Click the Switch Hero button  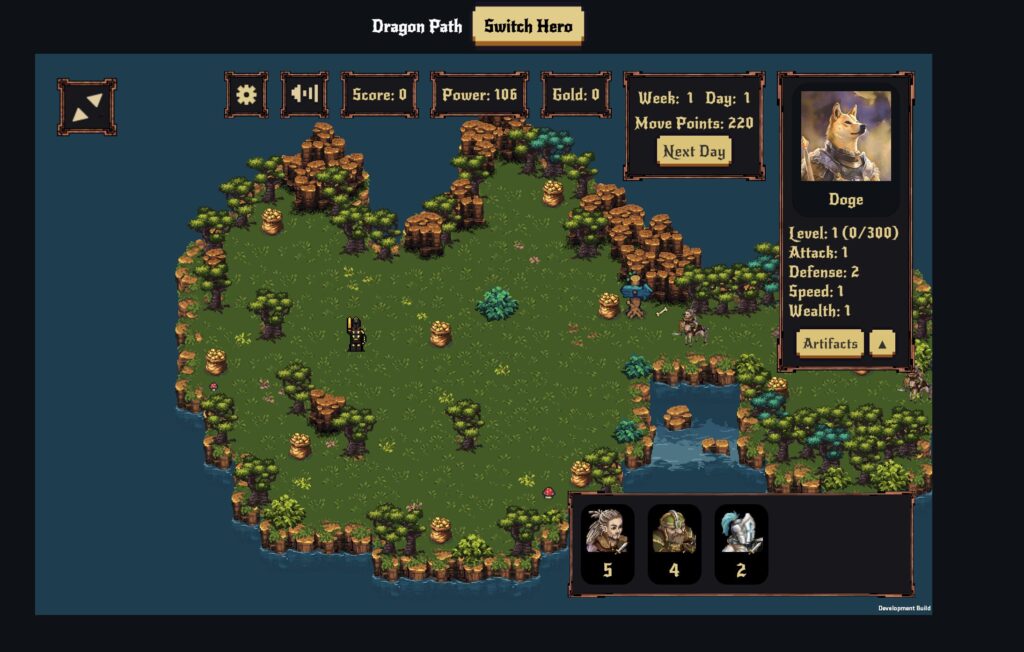coord(527,26)
